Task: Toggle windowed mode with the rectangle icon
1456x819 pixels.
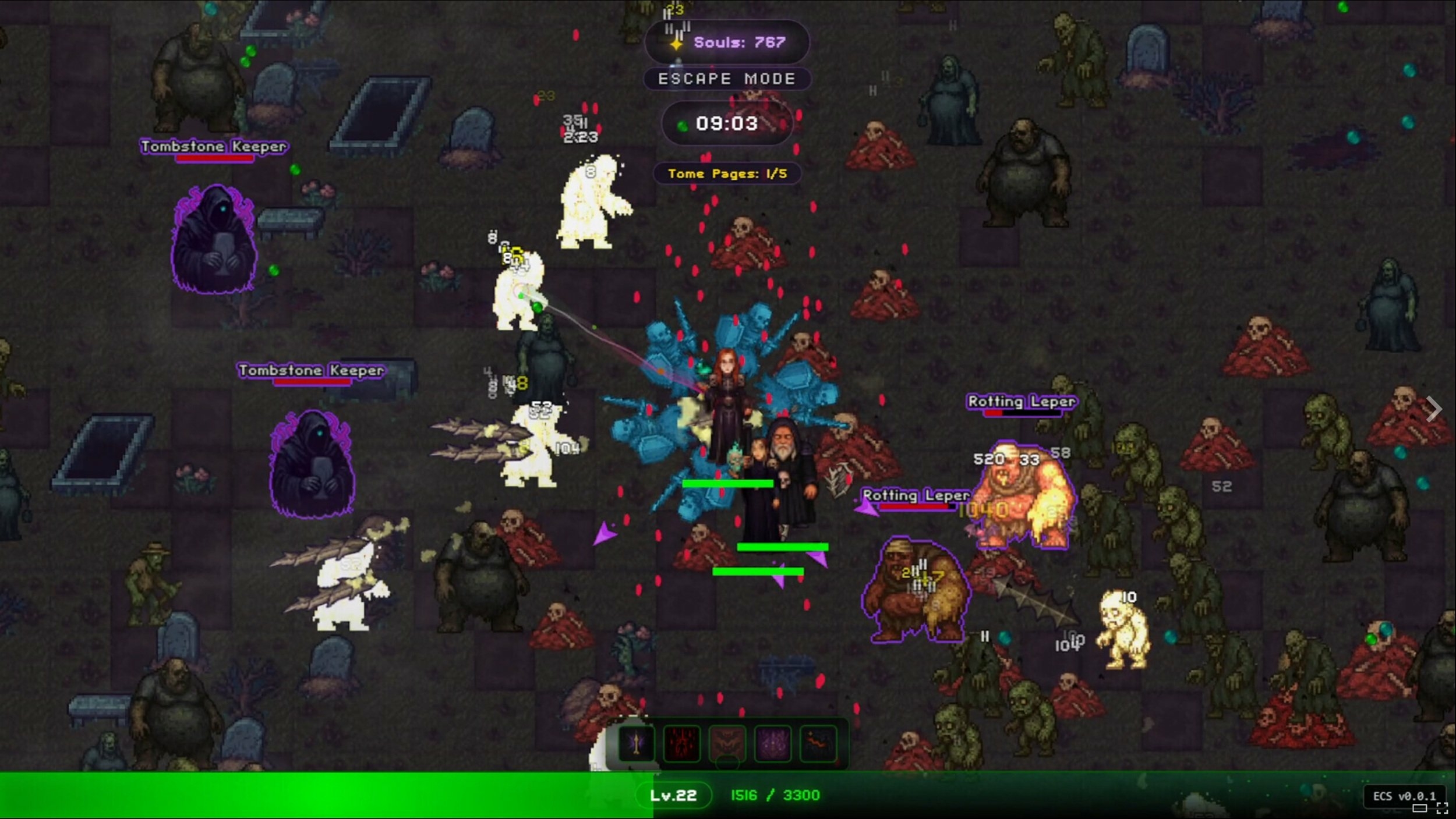Action: [1421, 809]
